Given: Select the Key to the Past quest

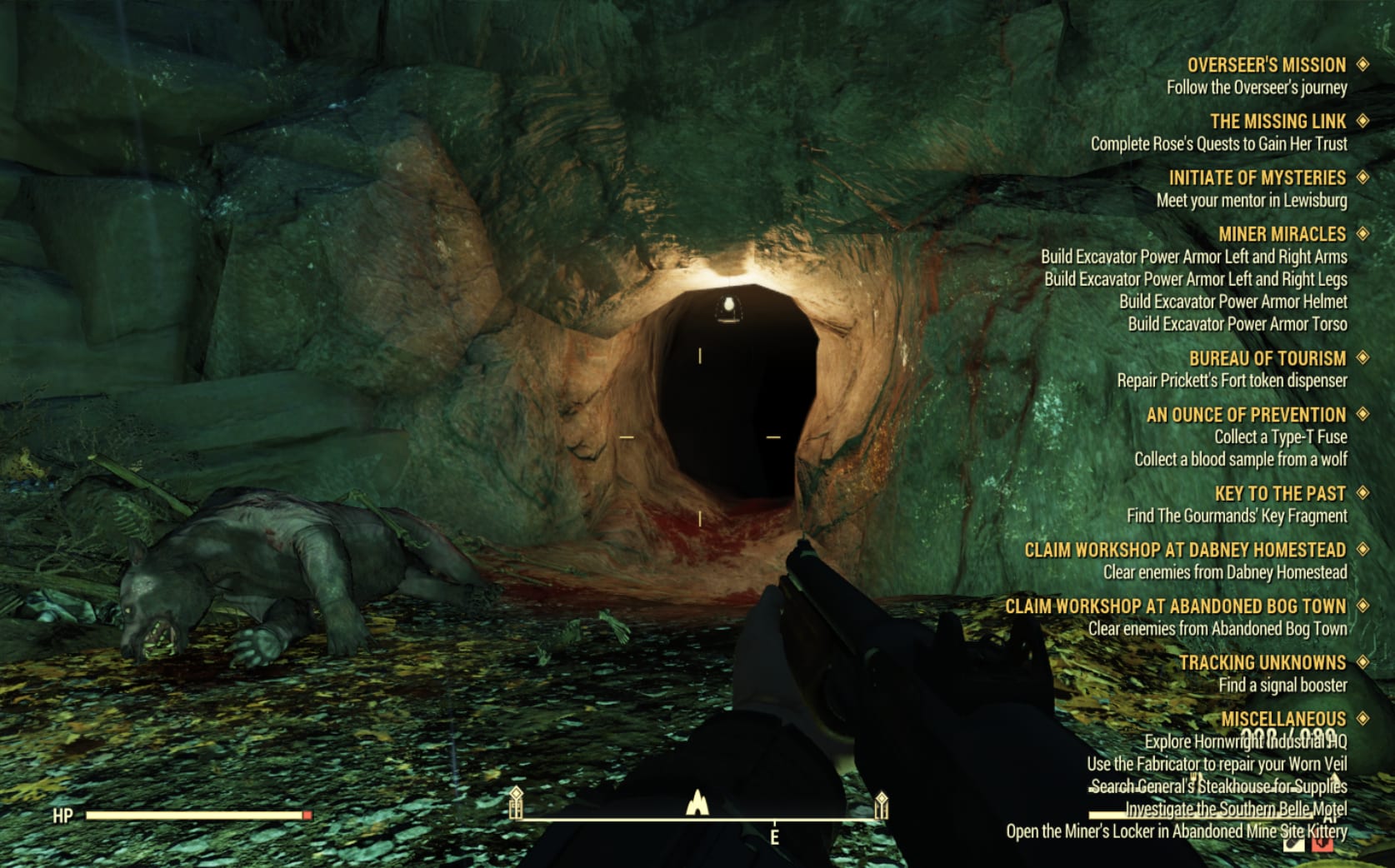Looking at the screenshot, I should coord(1280,493).
